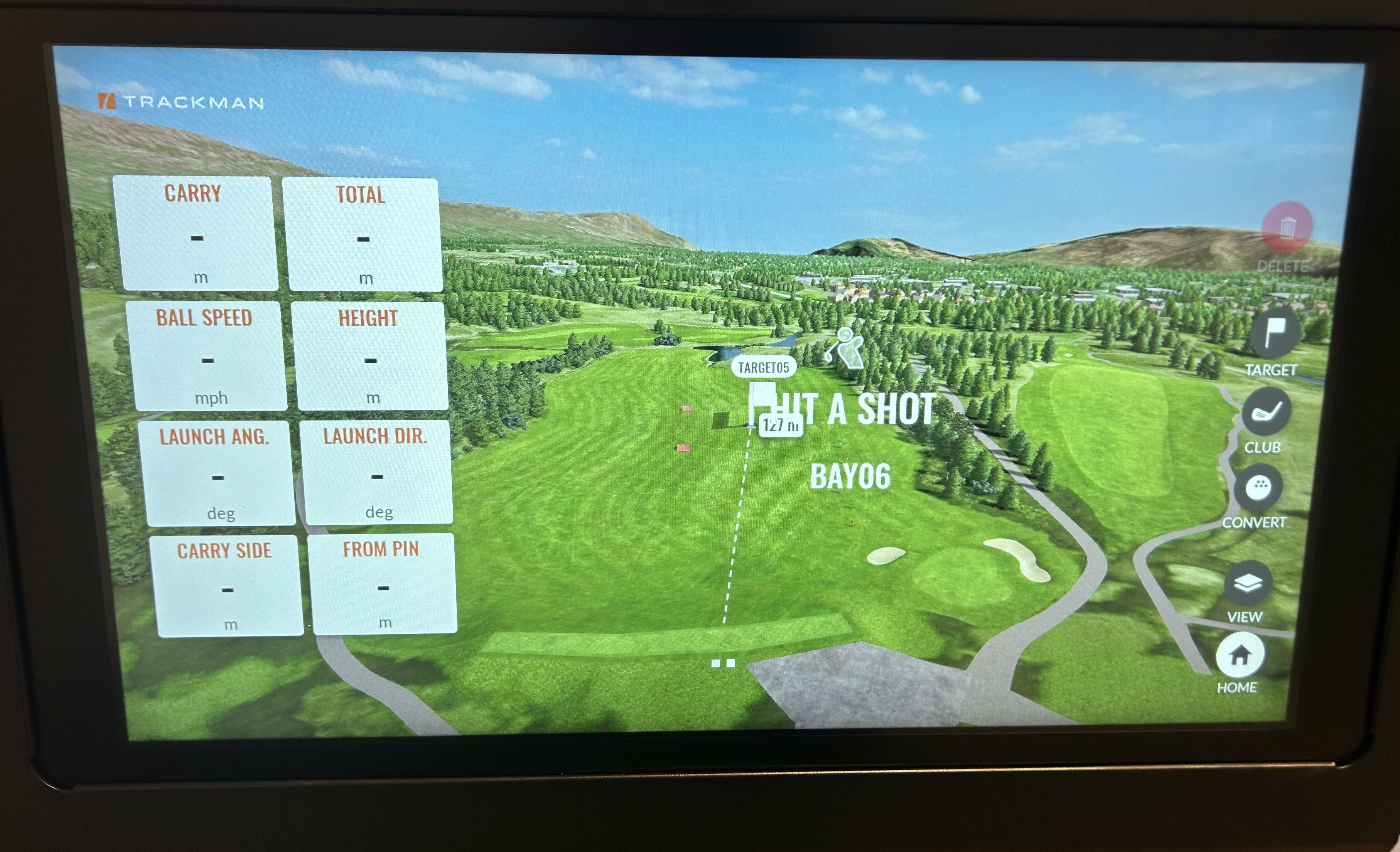Delete the shot using the trash icon
Screen dimensions: 1400x852
pos(1286,228)
